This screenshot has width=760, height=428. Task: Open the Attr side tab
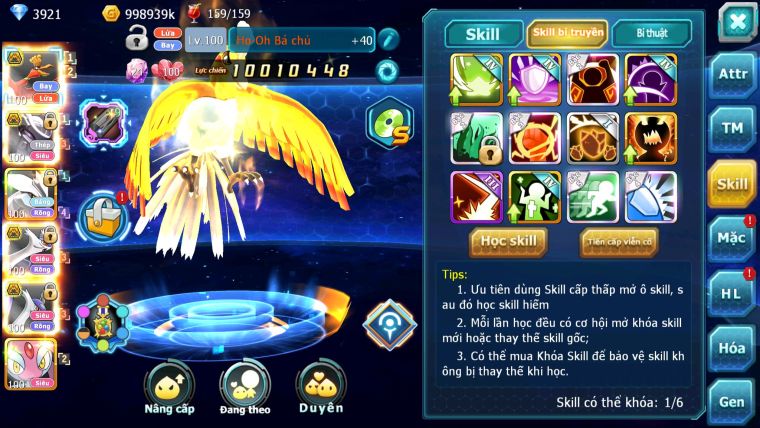(731, 74)
